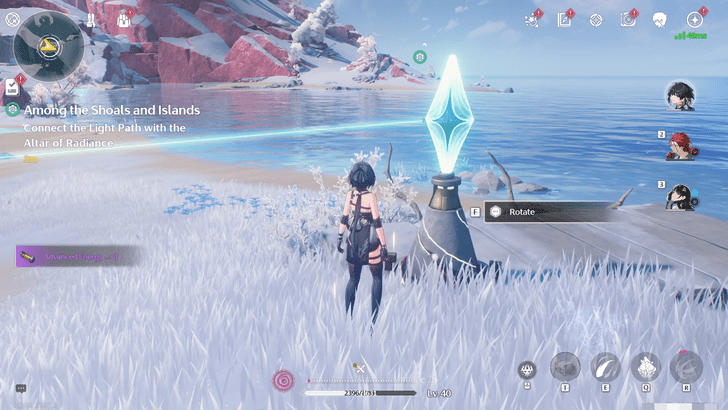Use the utility gadget skill icon

(565, 367)
